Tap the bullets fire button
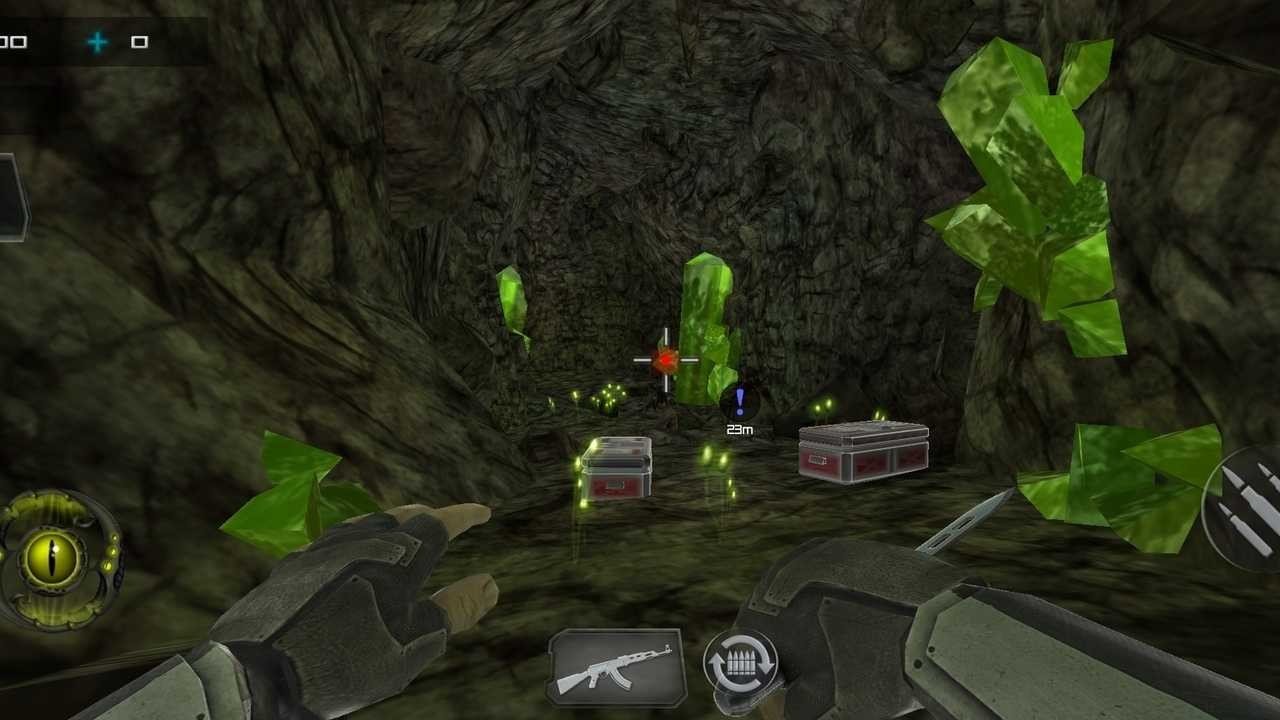Image resolution: width=1280 pixels, height=720 pixels. click(1247, 508)
